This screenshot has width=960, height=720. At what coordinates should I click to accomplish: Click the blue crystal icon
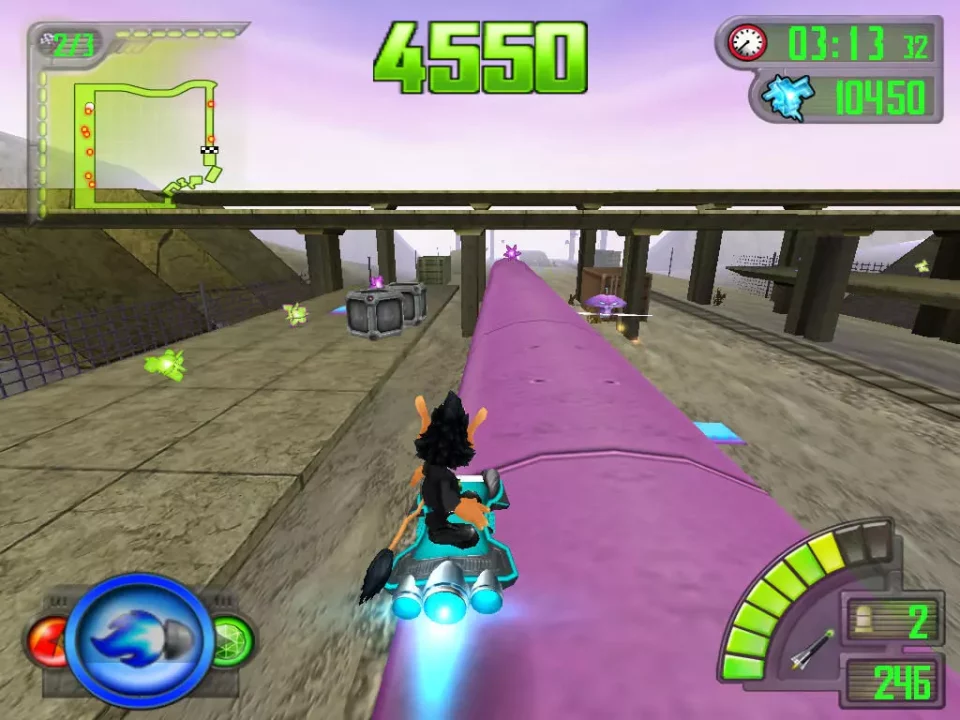pyautogui.click(x=785, y=97)
